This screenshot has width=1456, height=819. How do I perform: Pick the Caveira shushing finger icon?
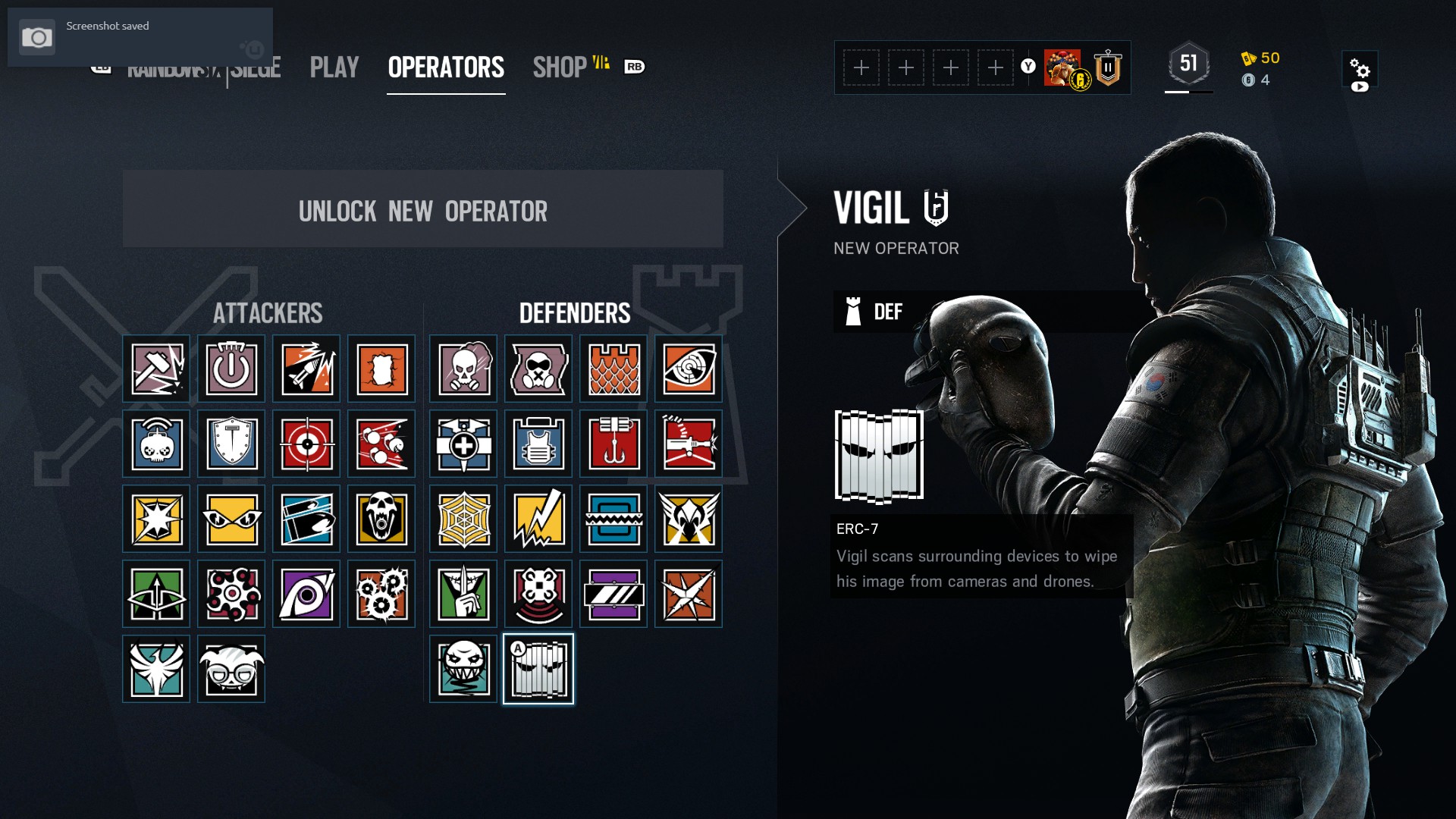pos(463,595)
